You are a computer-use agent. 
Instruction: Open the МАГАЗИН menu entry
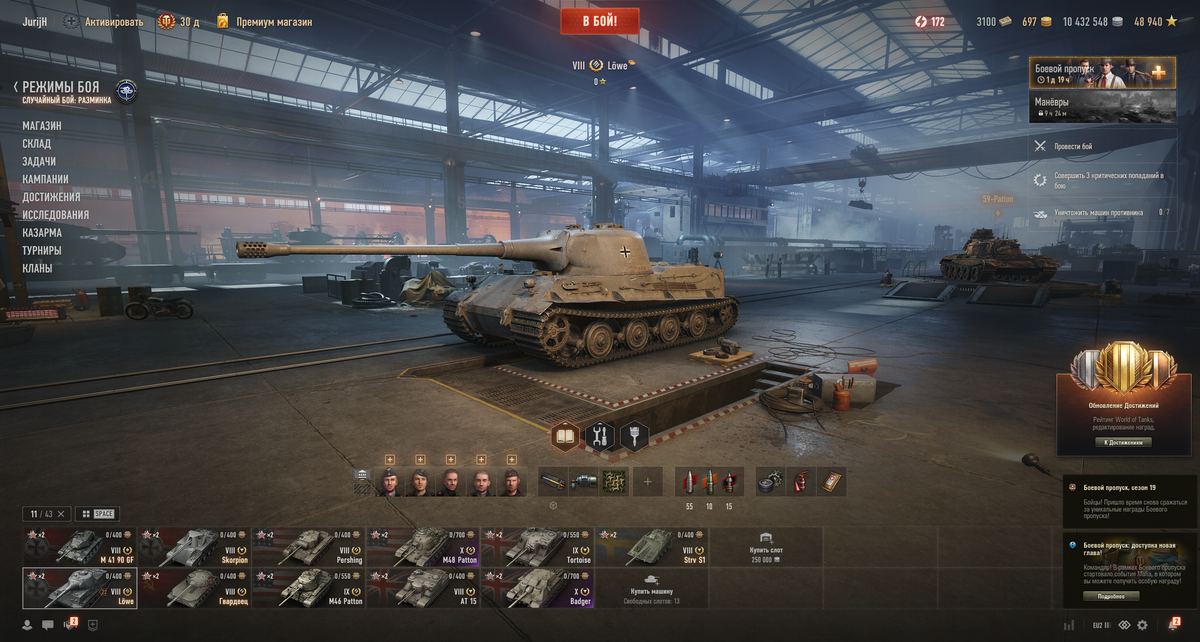coord(42,126)
